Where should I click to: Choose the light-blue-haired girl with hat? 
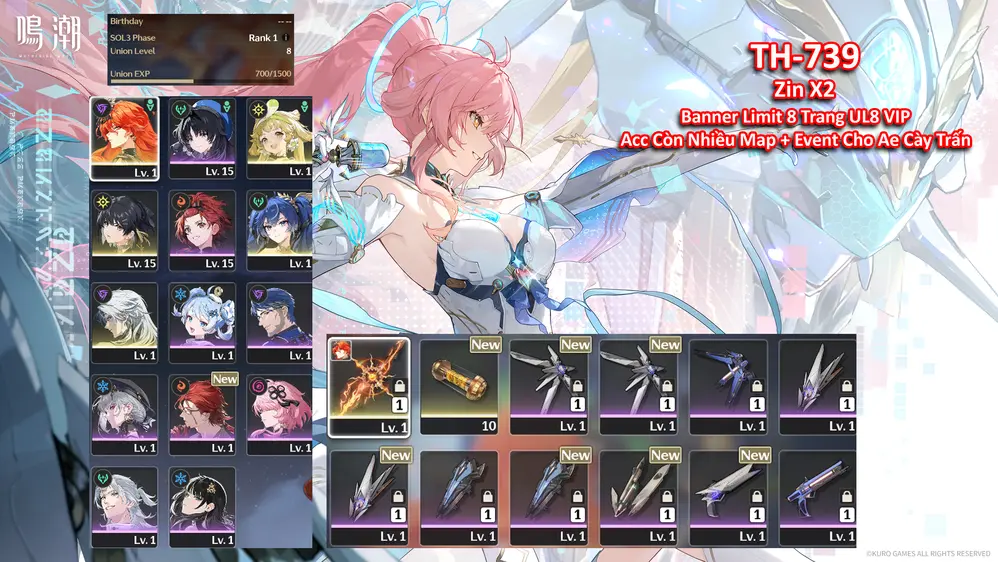(x=202, y=322)
